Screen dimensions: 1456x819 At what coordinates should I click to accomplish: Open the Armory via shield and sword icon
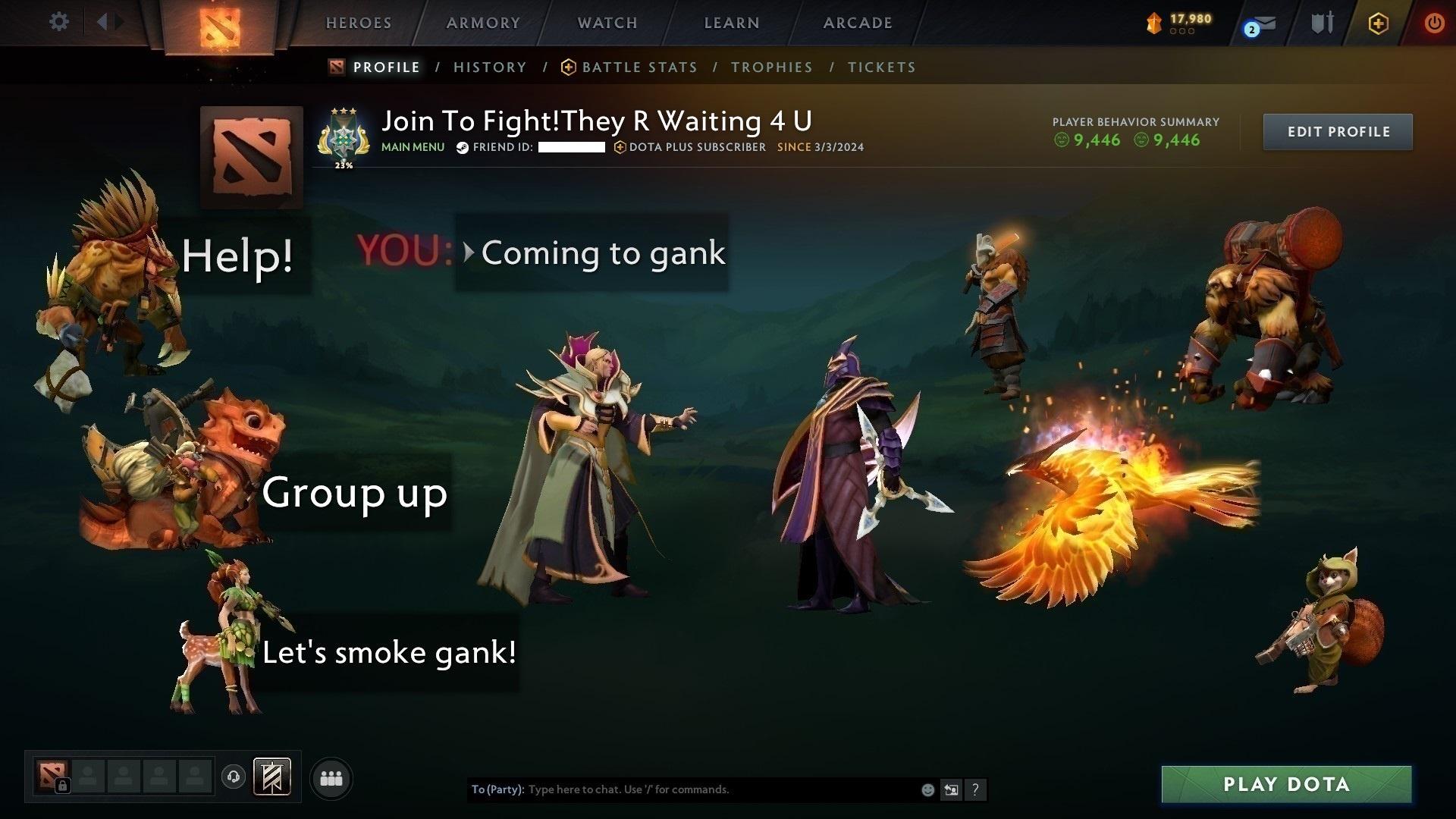(x=1322, y=24)
